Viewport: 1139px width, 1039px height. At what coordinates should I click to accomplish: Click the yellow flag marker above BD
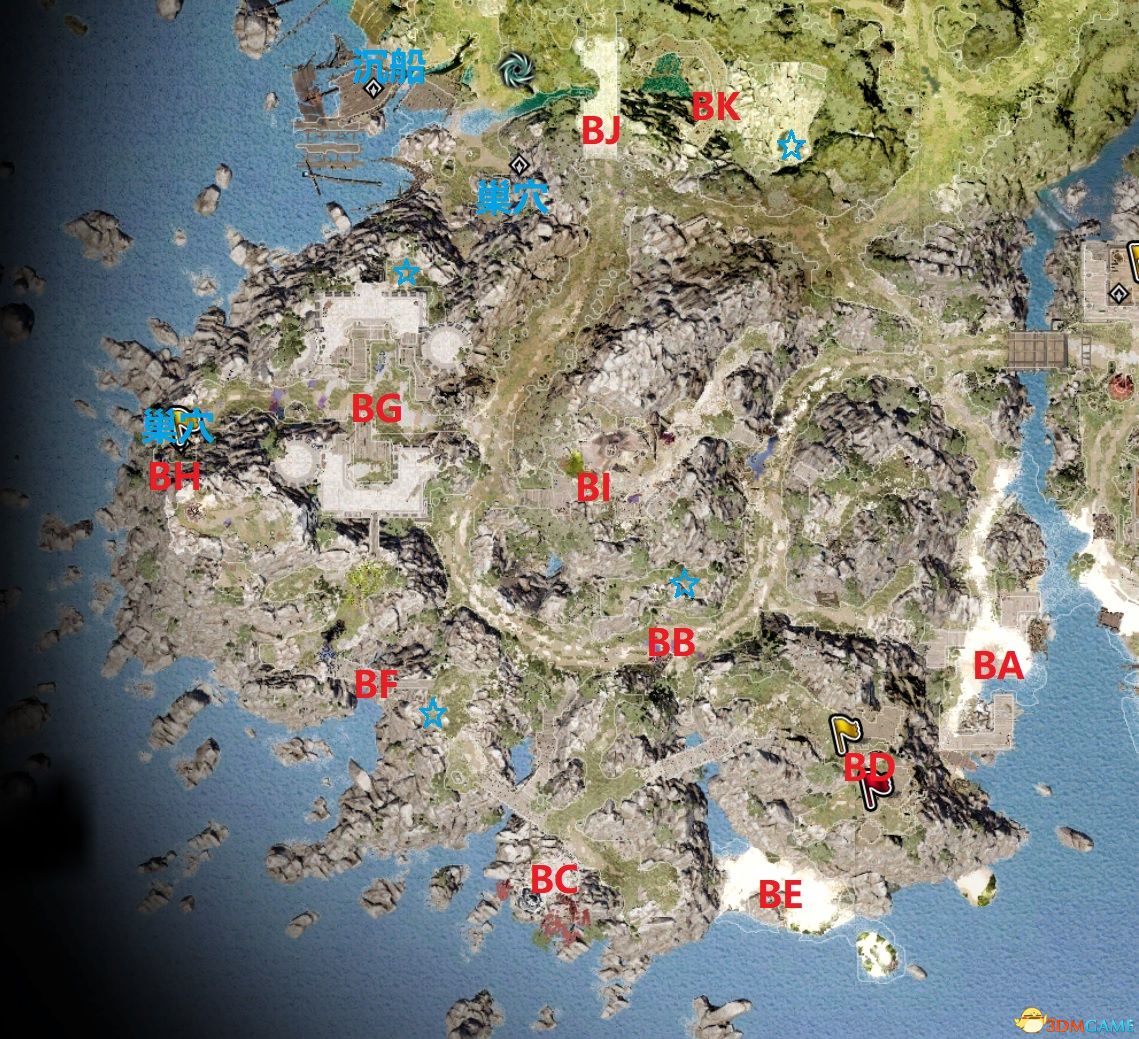(x=846, y=733)
